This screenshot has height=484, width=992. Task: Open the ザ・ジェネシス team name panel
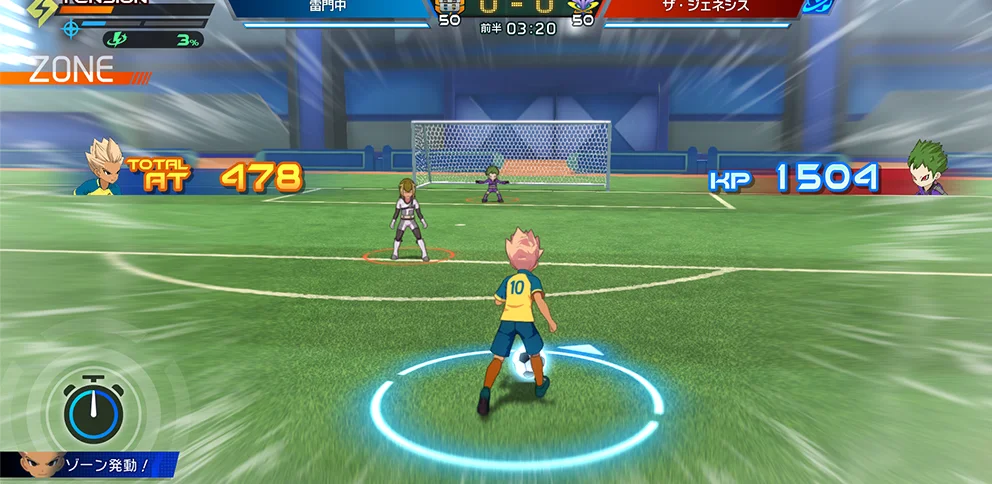click(701, 8)
